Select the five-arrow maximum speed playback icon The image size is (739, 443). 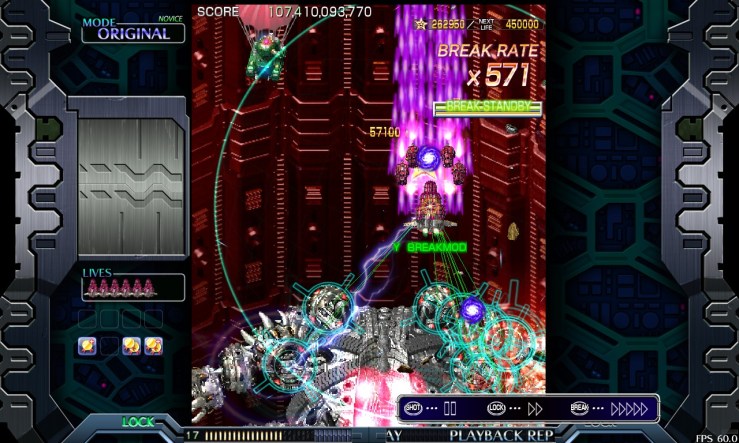629,408
